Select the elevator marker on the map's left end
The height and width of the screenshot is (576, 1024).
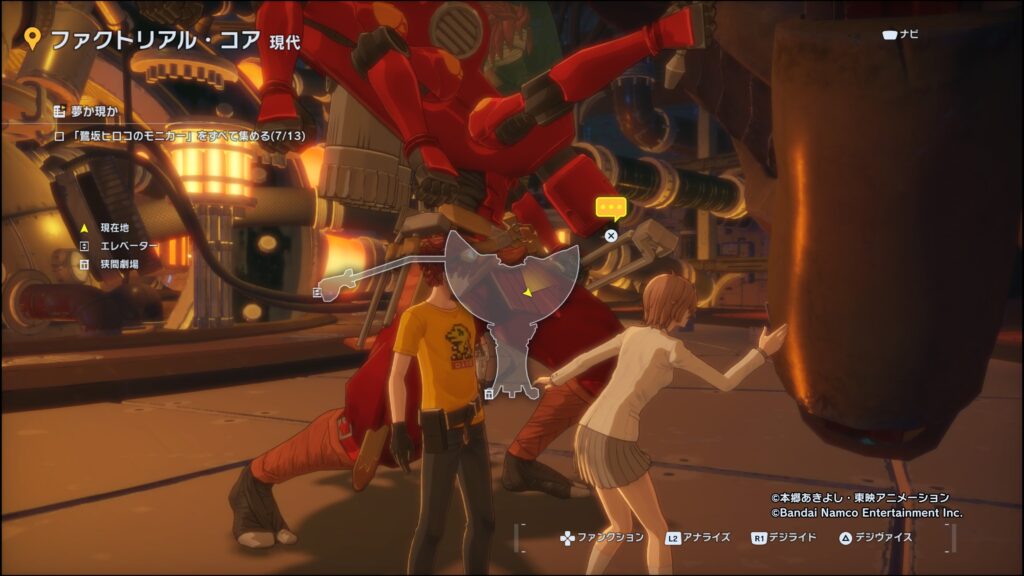pos(317,292)
